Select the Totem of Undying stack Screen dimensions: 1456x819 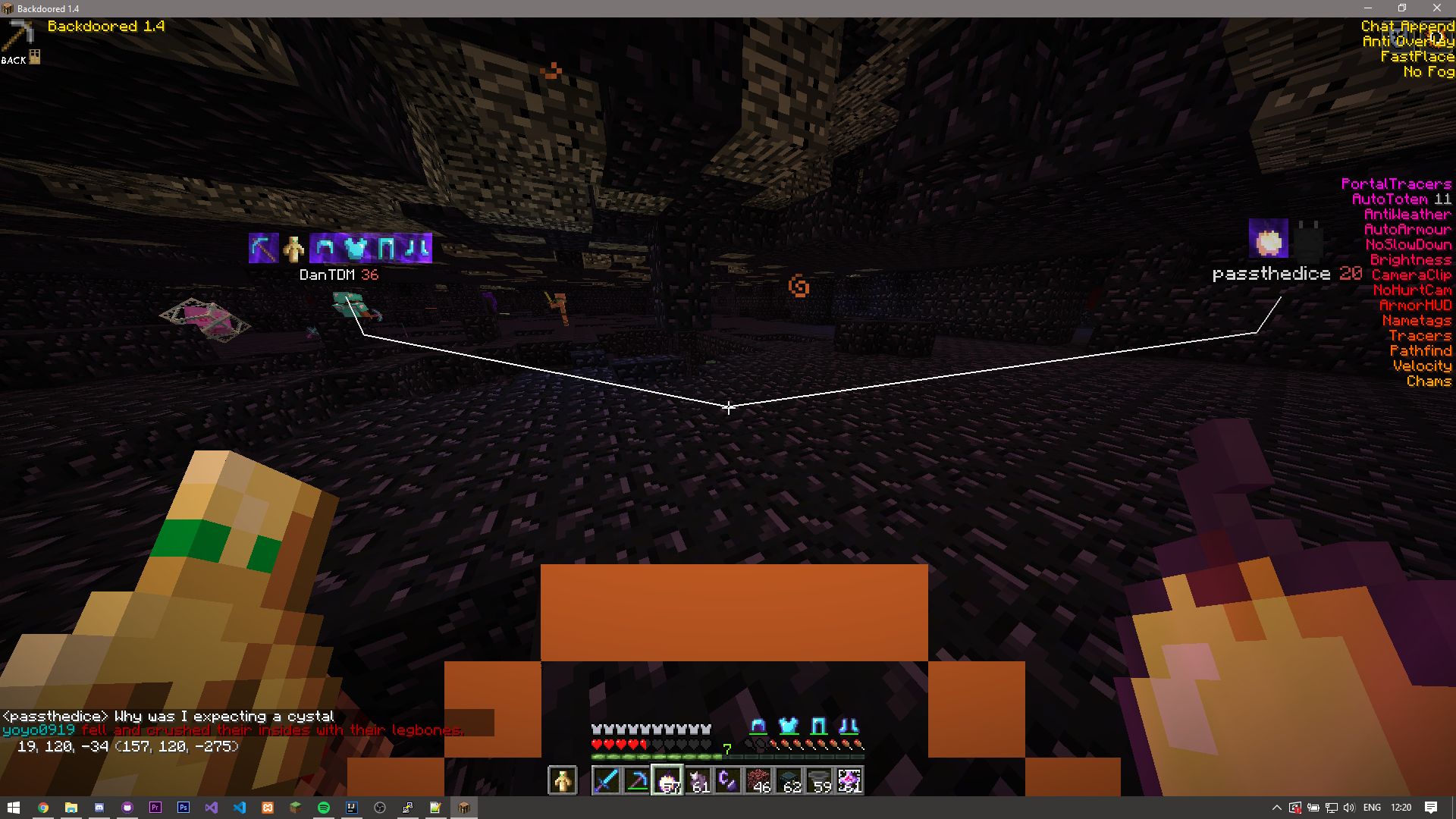tap(563, 780)
